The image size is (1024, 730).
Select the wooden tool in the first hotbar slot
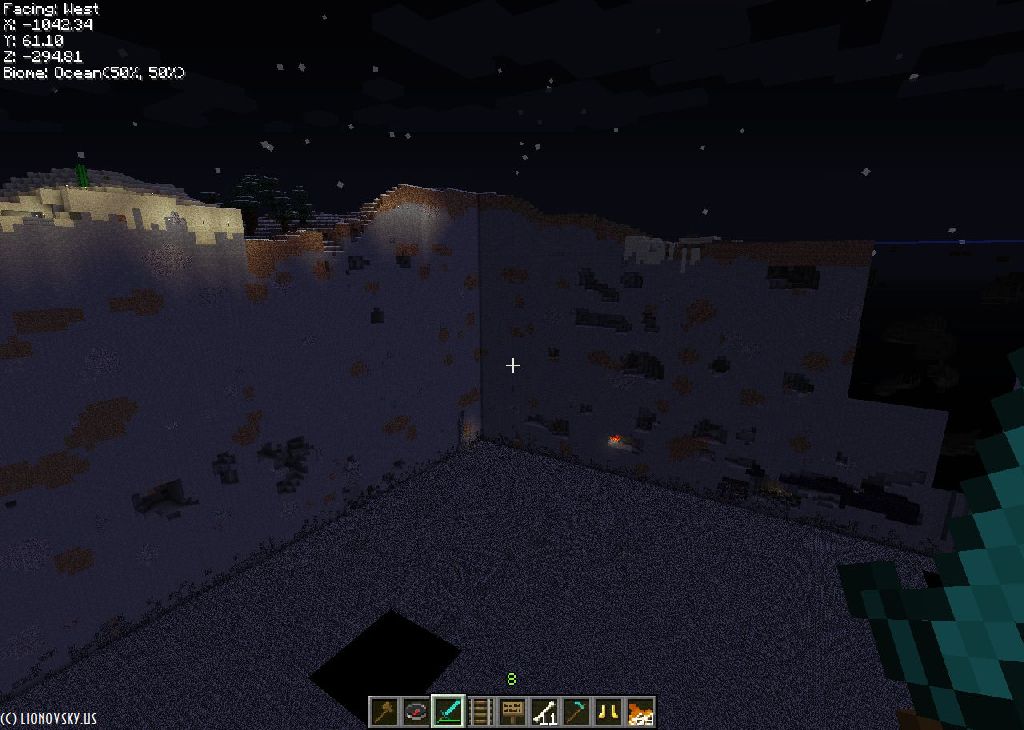coord(385,712)
